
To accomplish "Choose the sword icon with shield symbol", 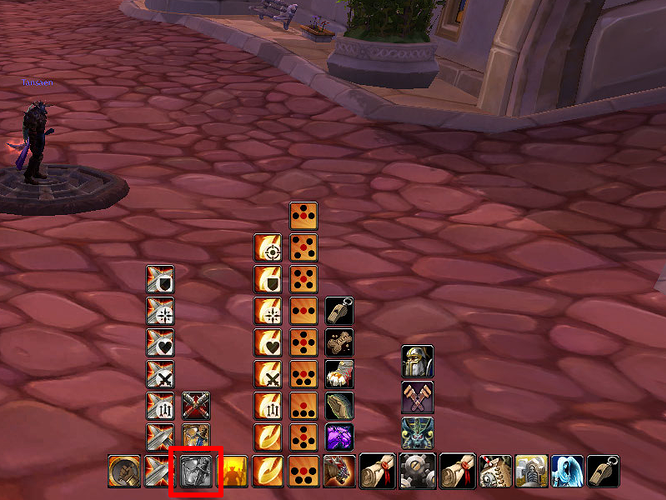I will (160, 280).
